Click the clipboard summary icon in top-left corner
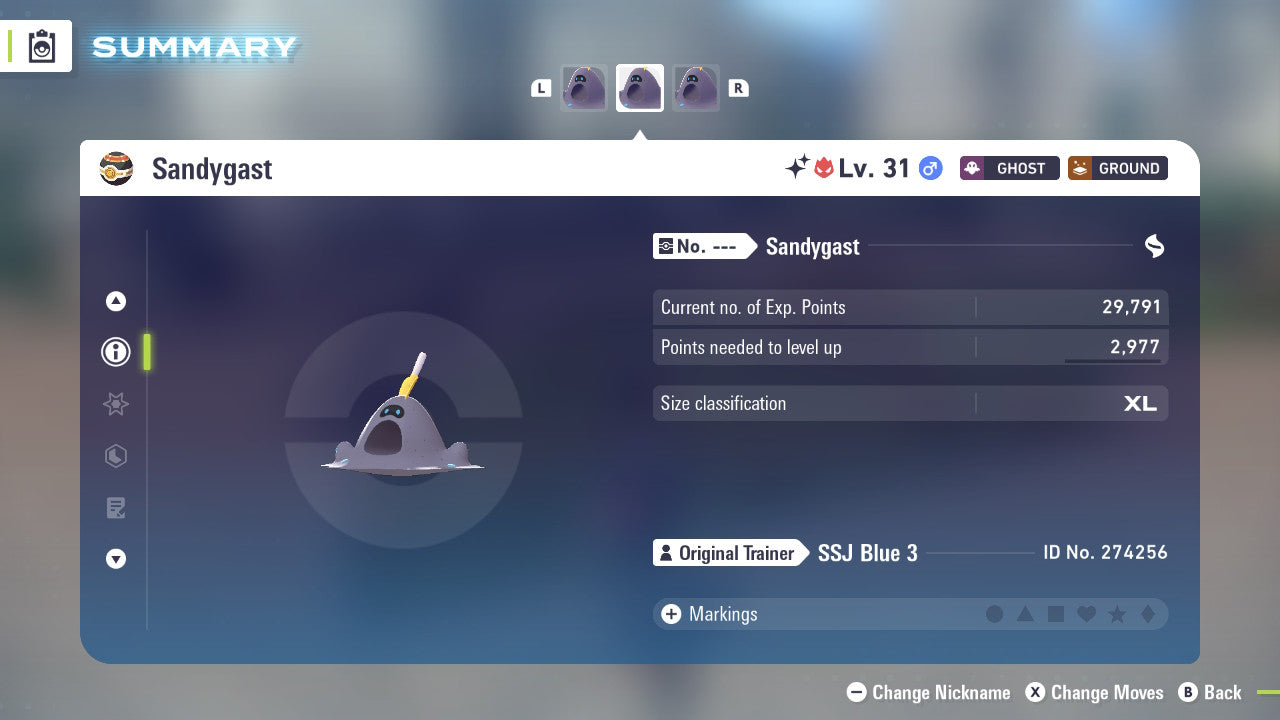The image size is (1280, 720). 40,46
